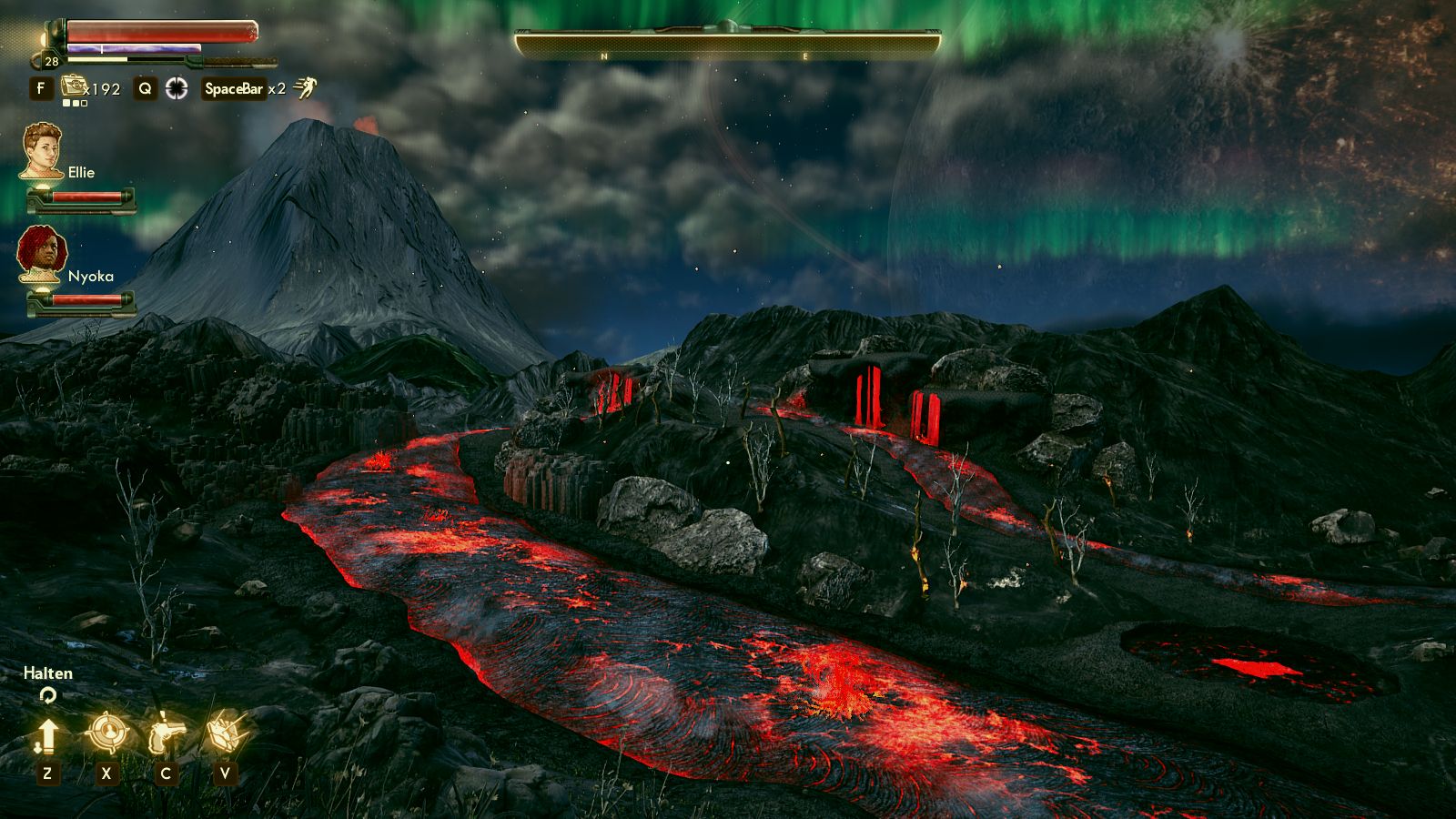The height and width of the screenshot is (819, 1456).
Task: Click the circular Halten hold indicator
Action: 47,695
